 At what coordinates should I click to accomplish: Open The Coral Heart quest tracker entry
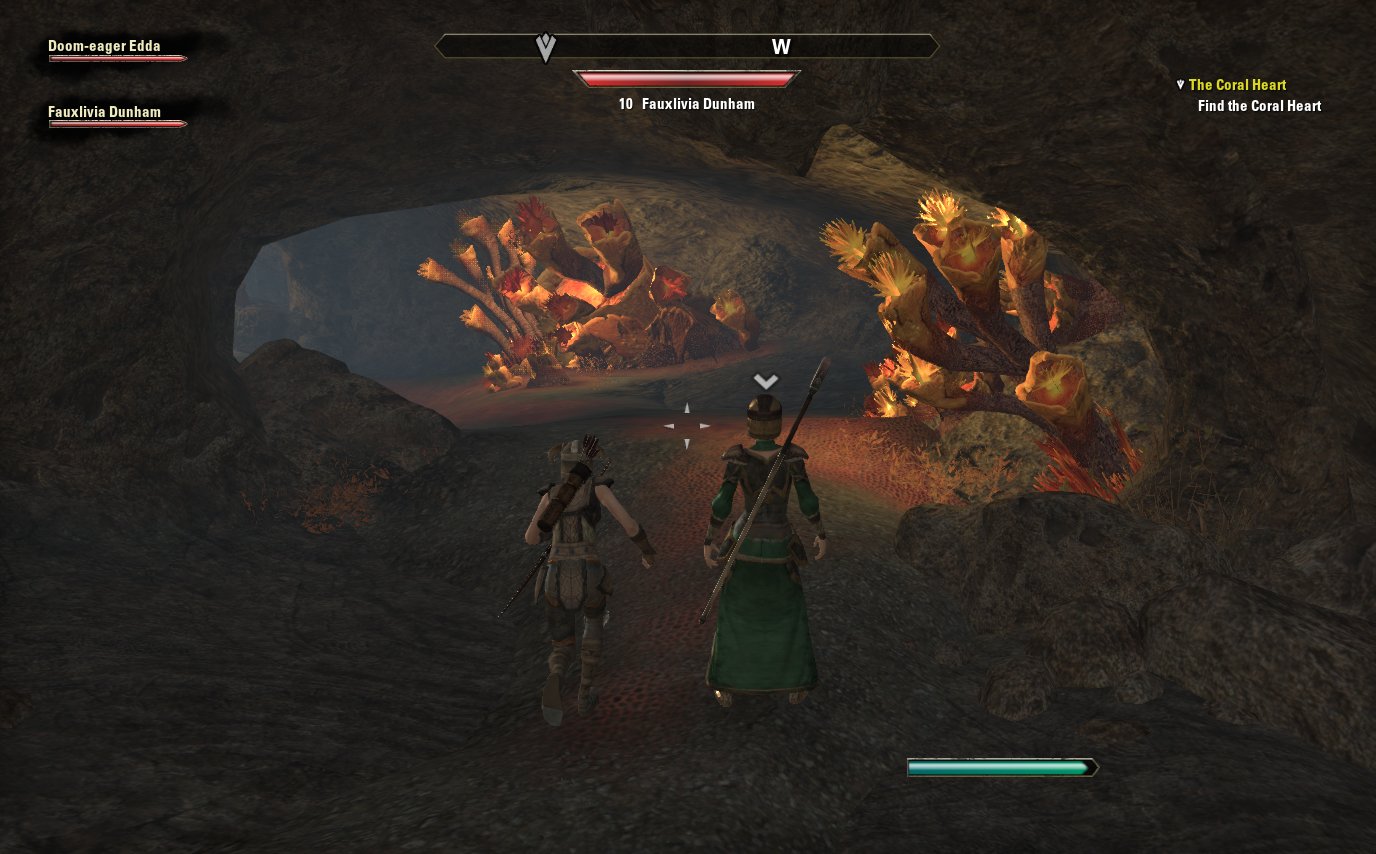coord(1237,85)
